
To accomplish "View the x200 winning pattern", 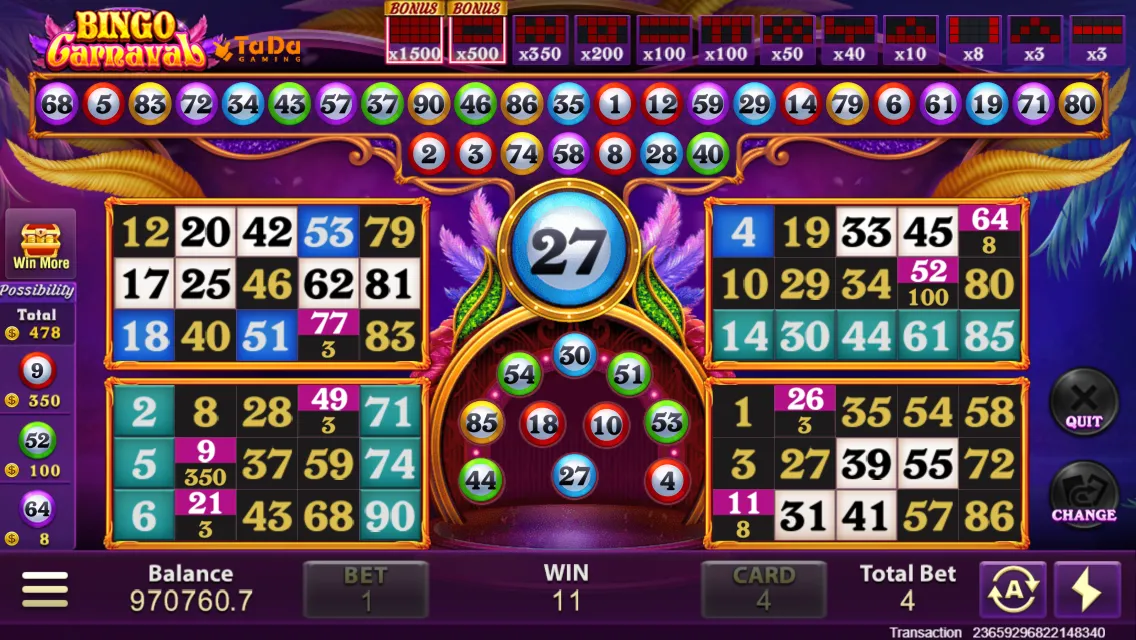I will [602, 40].
